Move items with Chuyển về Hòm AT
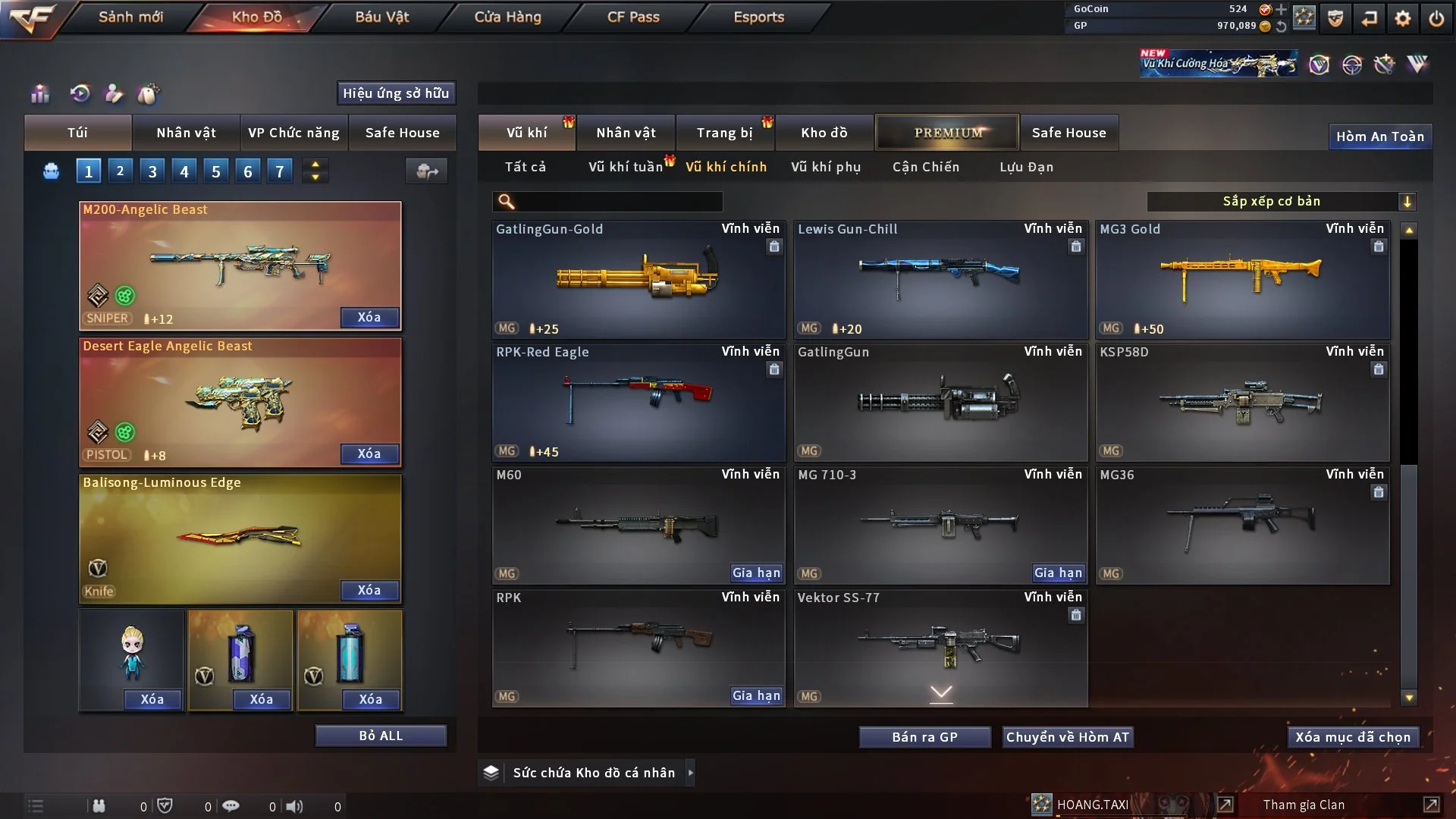Viewport: 1456px width, 819px height. pos(1068,737)
